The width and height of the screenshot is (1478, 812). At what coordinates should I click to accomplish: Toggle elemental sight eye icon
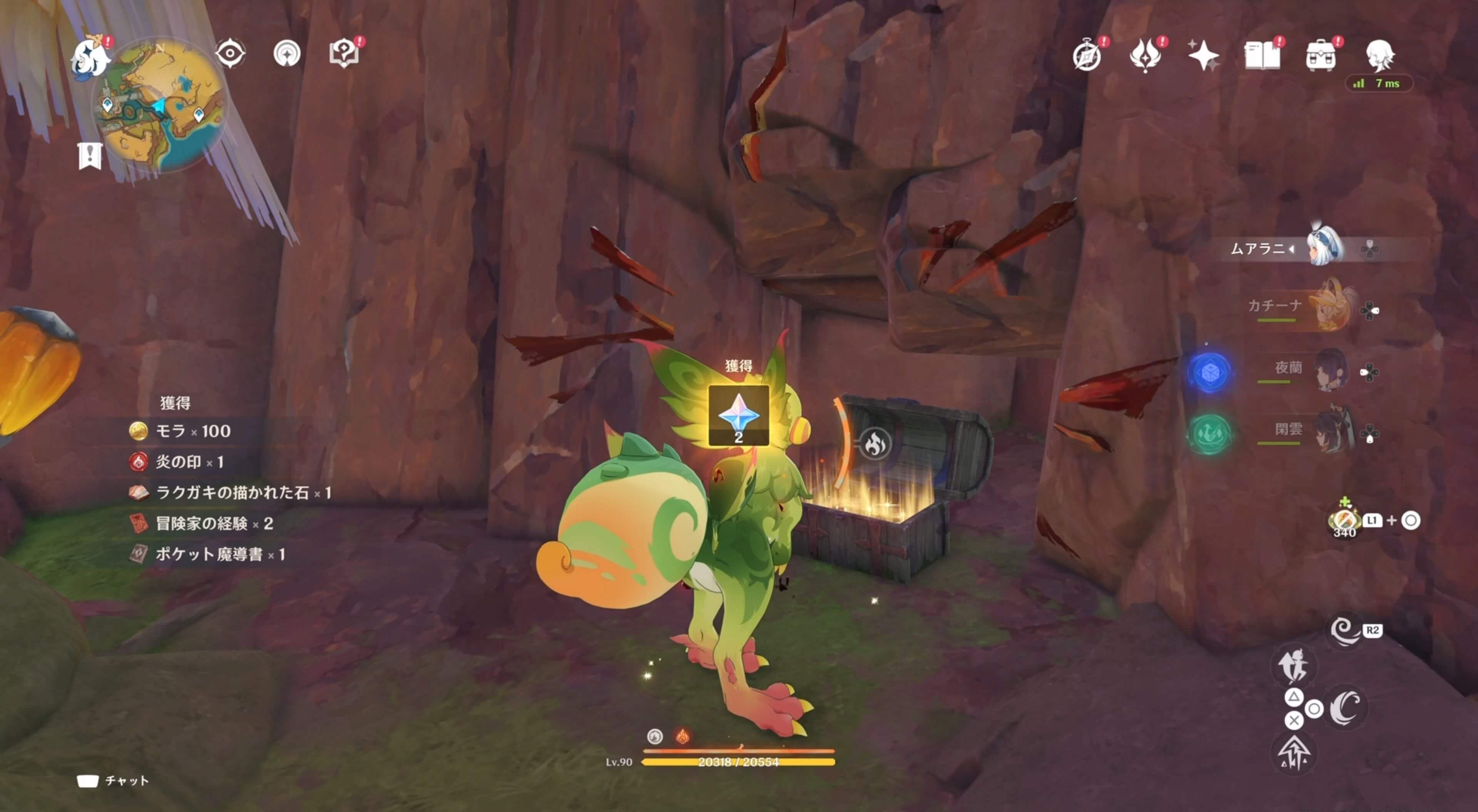click(x=230, y=54)
